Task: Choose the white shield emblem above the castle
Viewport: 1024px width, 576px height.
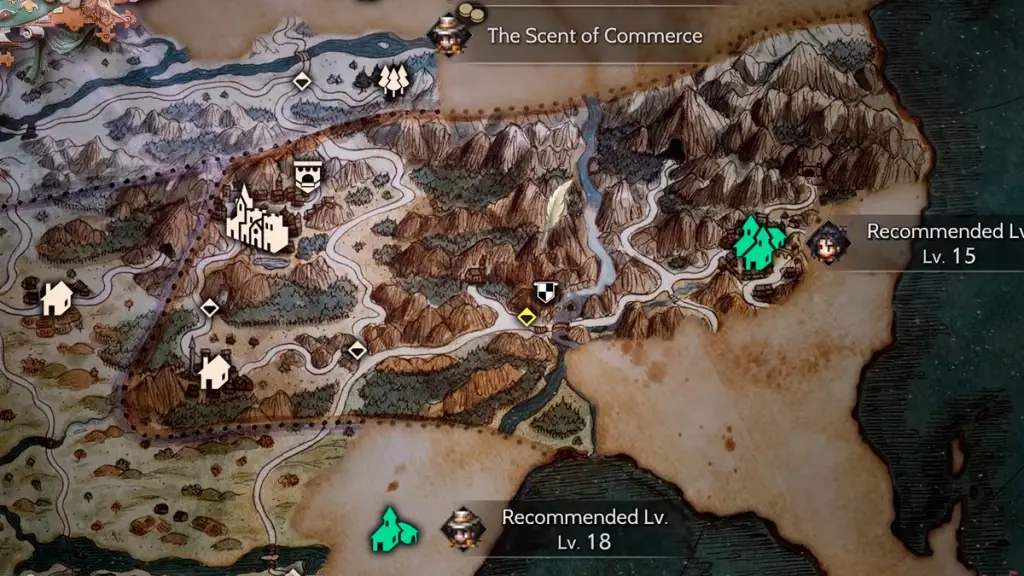Action: click(x=308, y=177)
